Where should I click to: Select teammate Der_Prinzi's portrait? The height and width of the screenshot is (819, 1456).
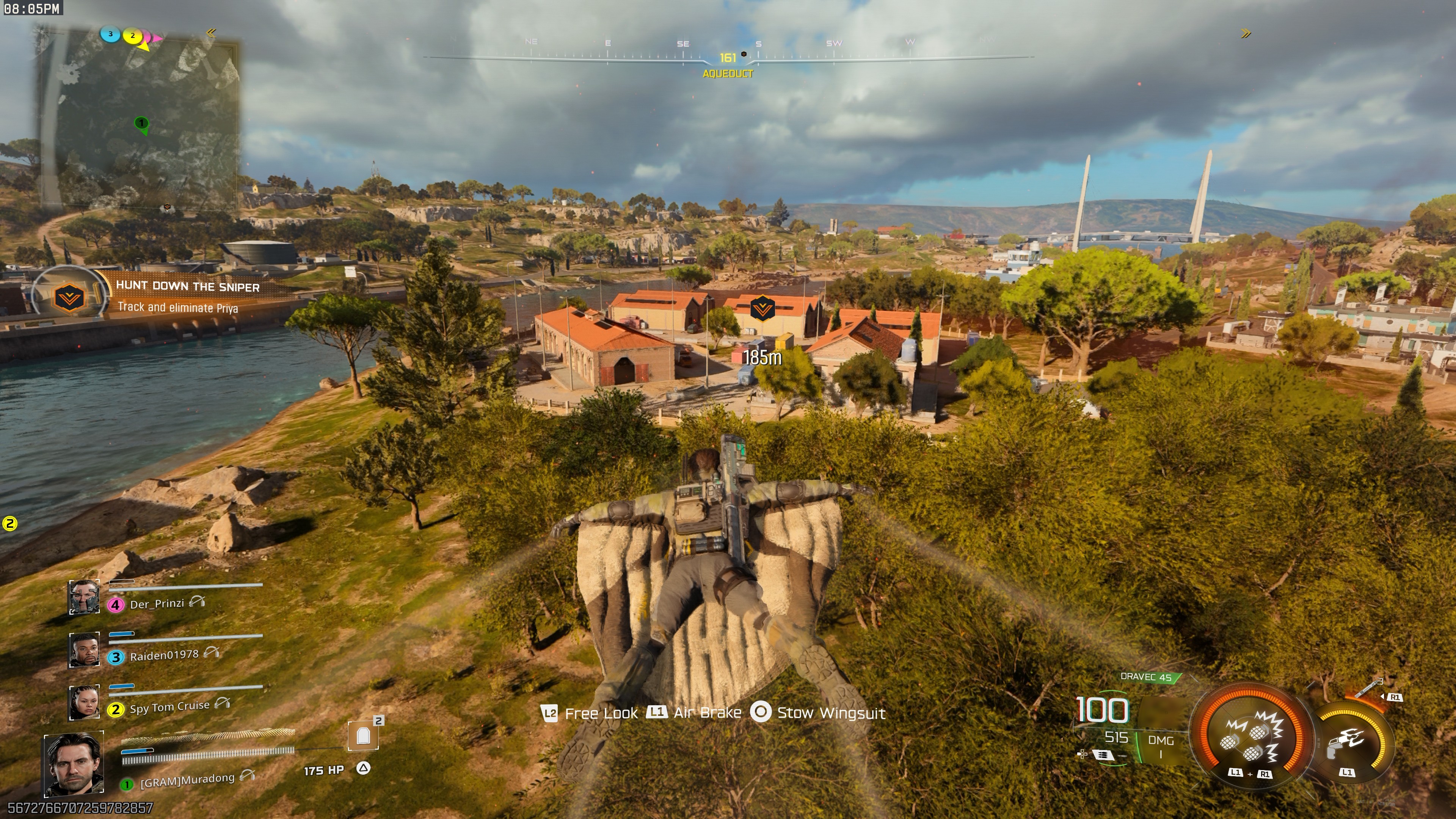(x=84, y=597)
